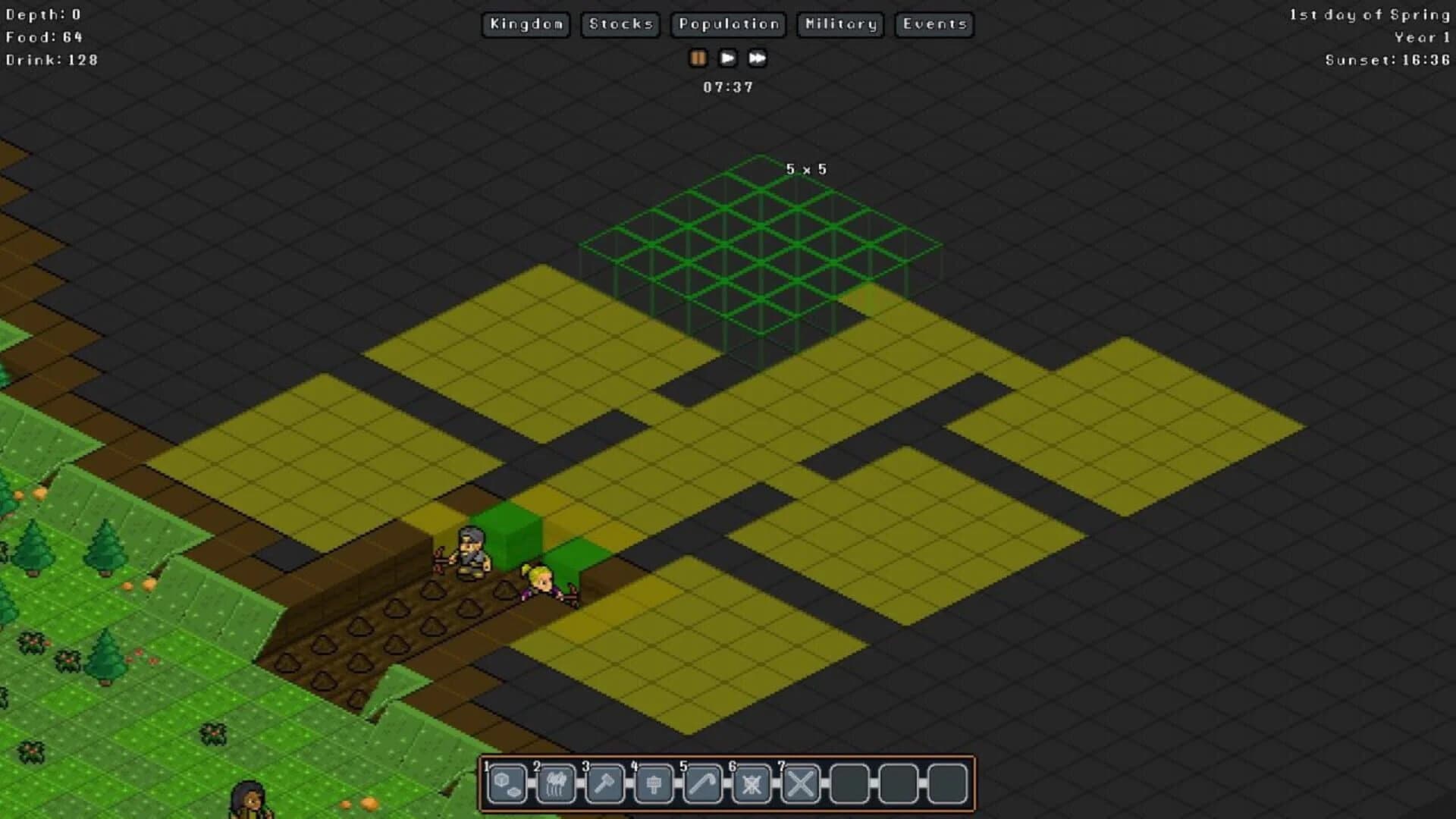This screenshot has width=1456, height=819.
Task: Open the Kingdom menu
Action: [526, 24]
